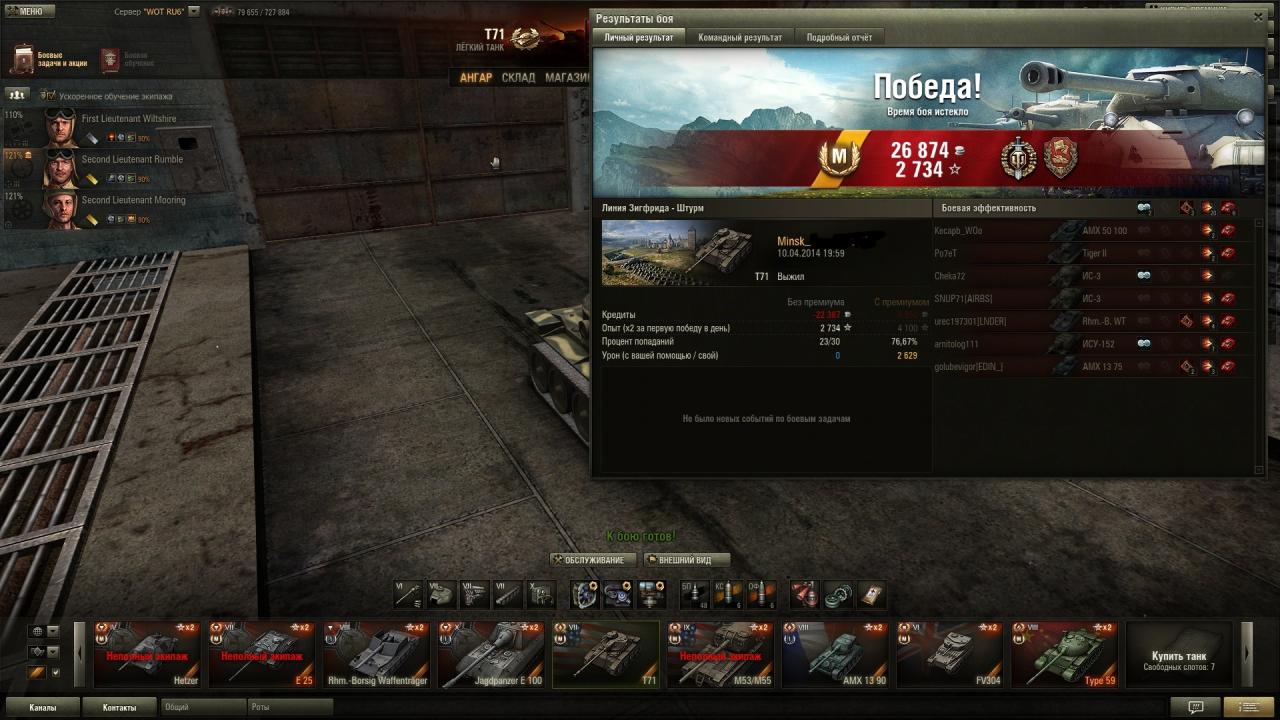Open the server selection dropdown

193,12
